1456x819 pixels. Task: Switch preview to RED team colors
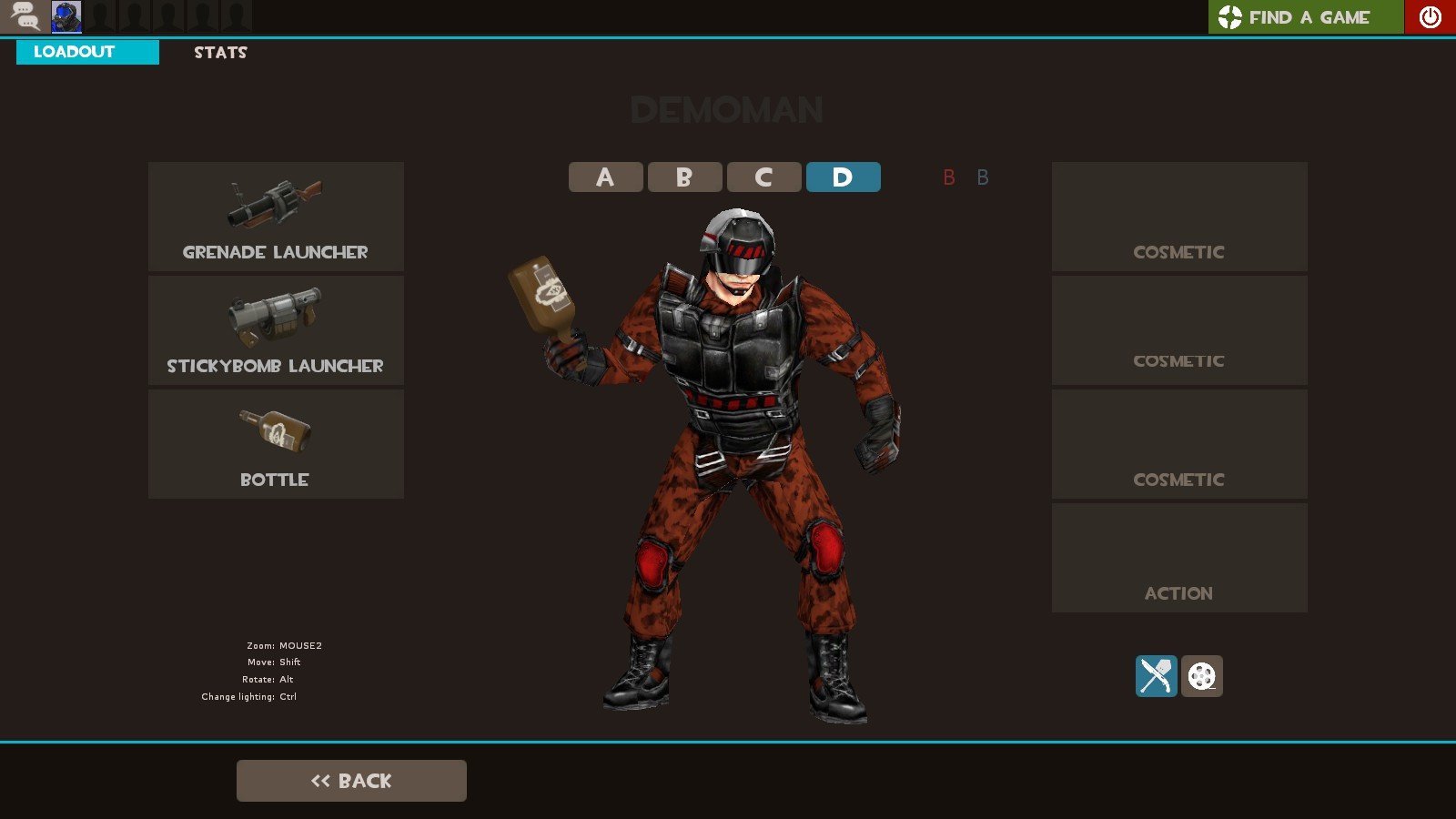point(949,177)
